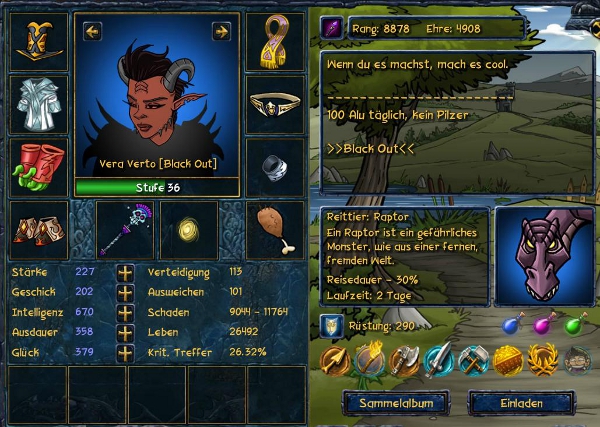Screen dimensions: 600x427
Task: Click the Raptor mount portrait
Action: pyautogui.click(x=543, y=256)
